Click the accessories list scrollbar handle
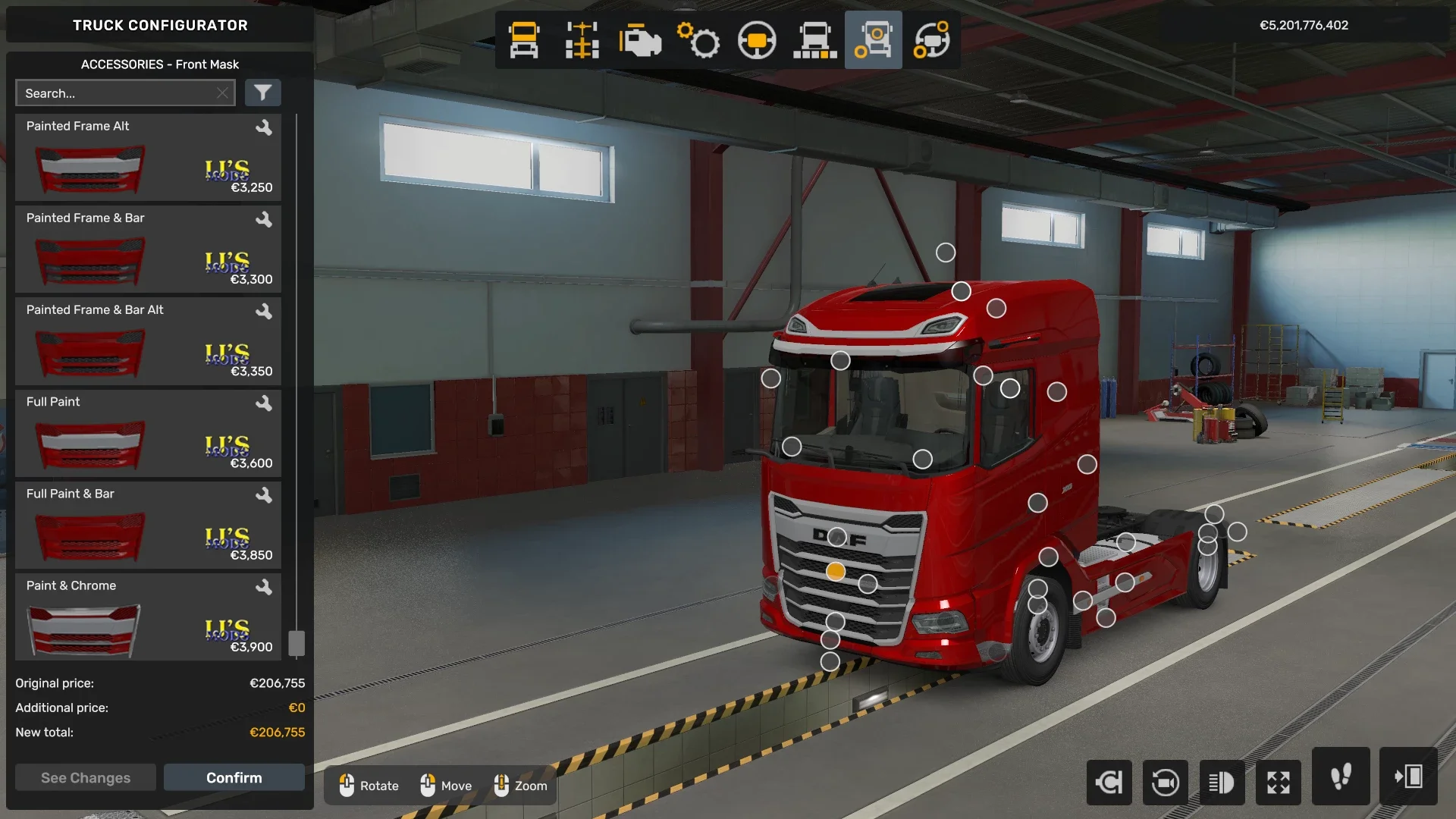 coord(297,643)
